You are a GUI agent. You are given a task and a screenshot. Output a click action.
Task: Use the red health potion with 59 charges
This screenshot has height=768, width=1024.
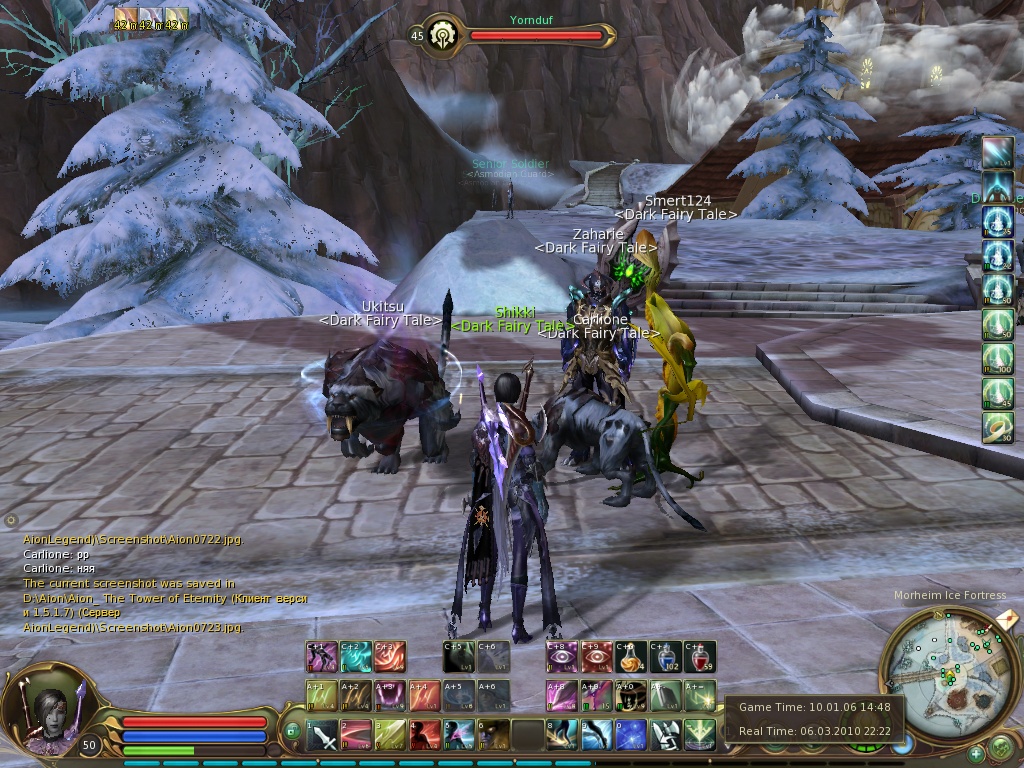(x=699, y=657)
